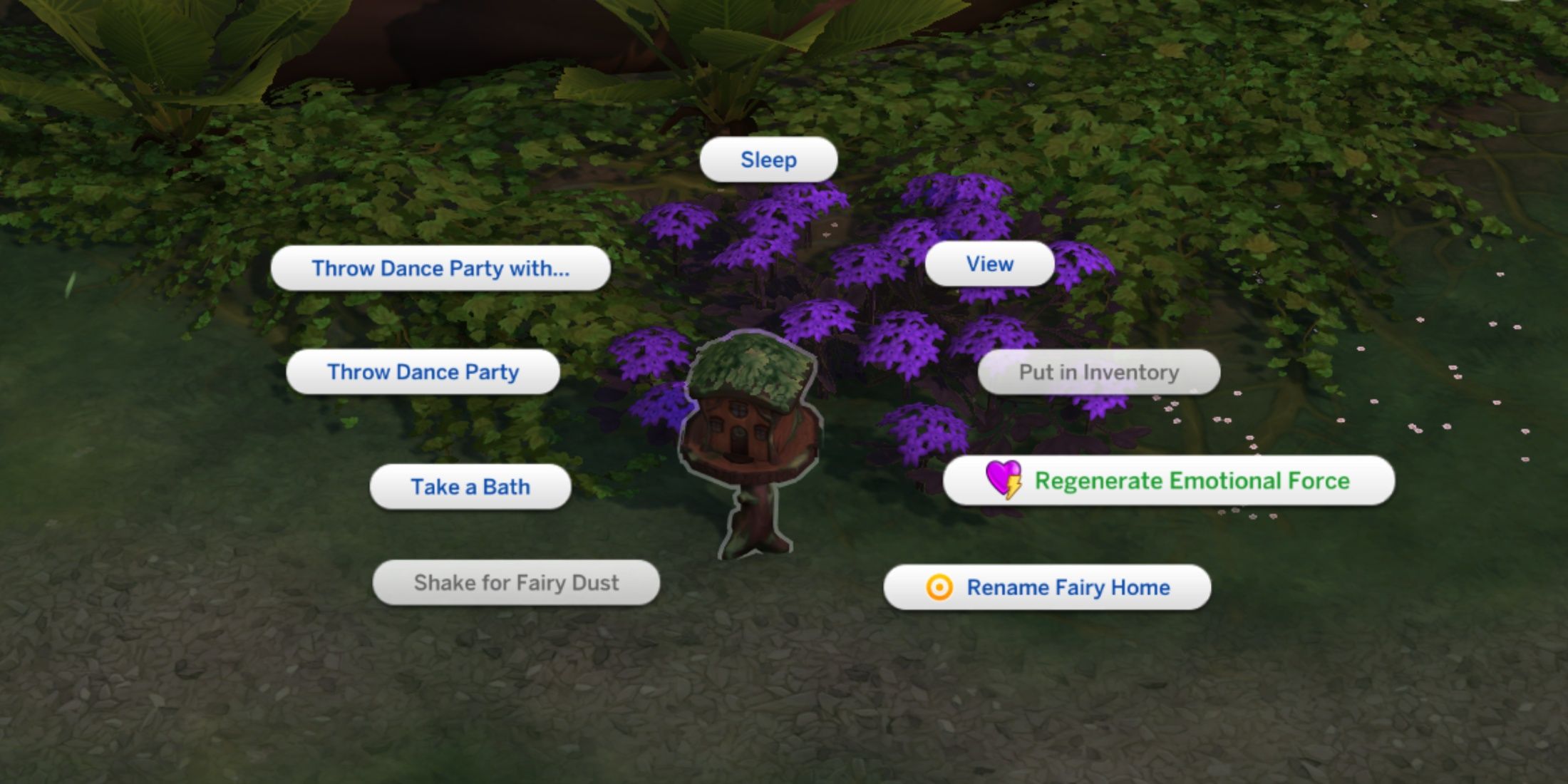Screen dimensions: 1568x784
Task: Select Rename Fairy Home
Action: coord(1048,587)
